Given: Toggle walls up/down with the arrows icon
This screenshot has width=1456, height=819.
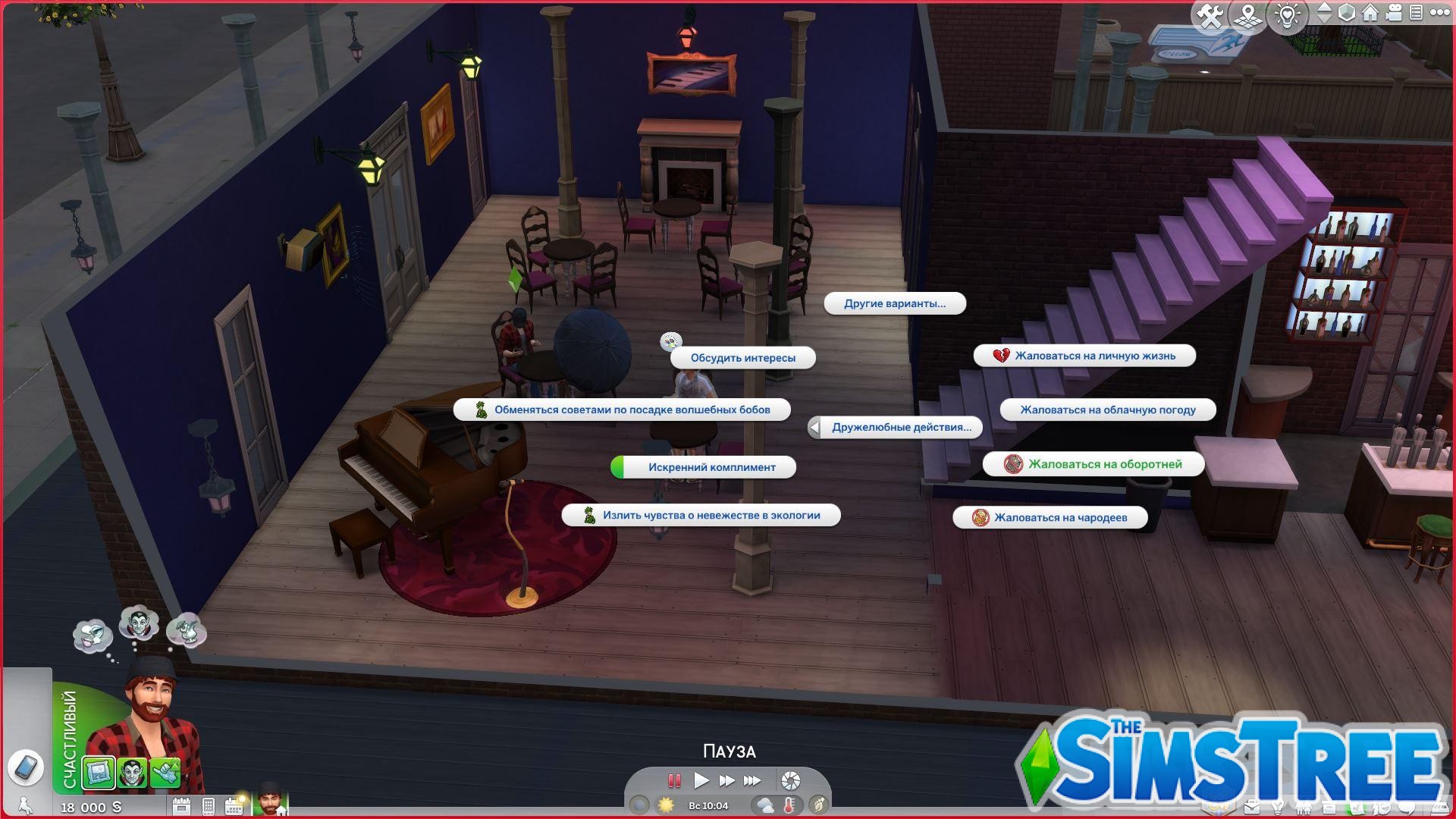Looking at the screenshot, I should coord(1323,13).
